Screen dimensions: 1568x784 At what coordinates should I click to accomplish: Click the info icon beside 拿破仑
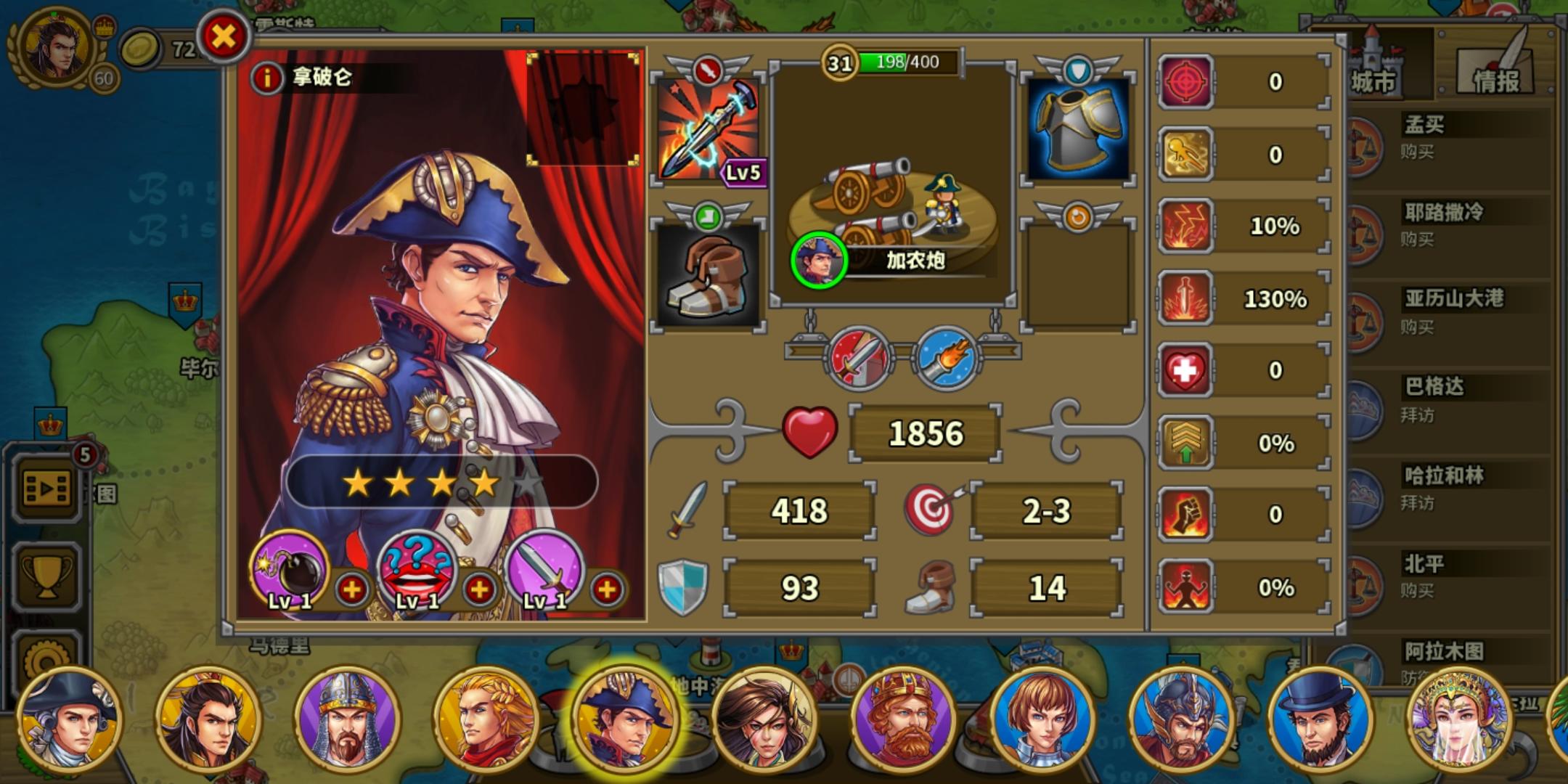click(x=267, y=78)
